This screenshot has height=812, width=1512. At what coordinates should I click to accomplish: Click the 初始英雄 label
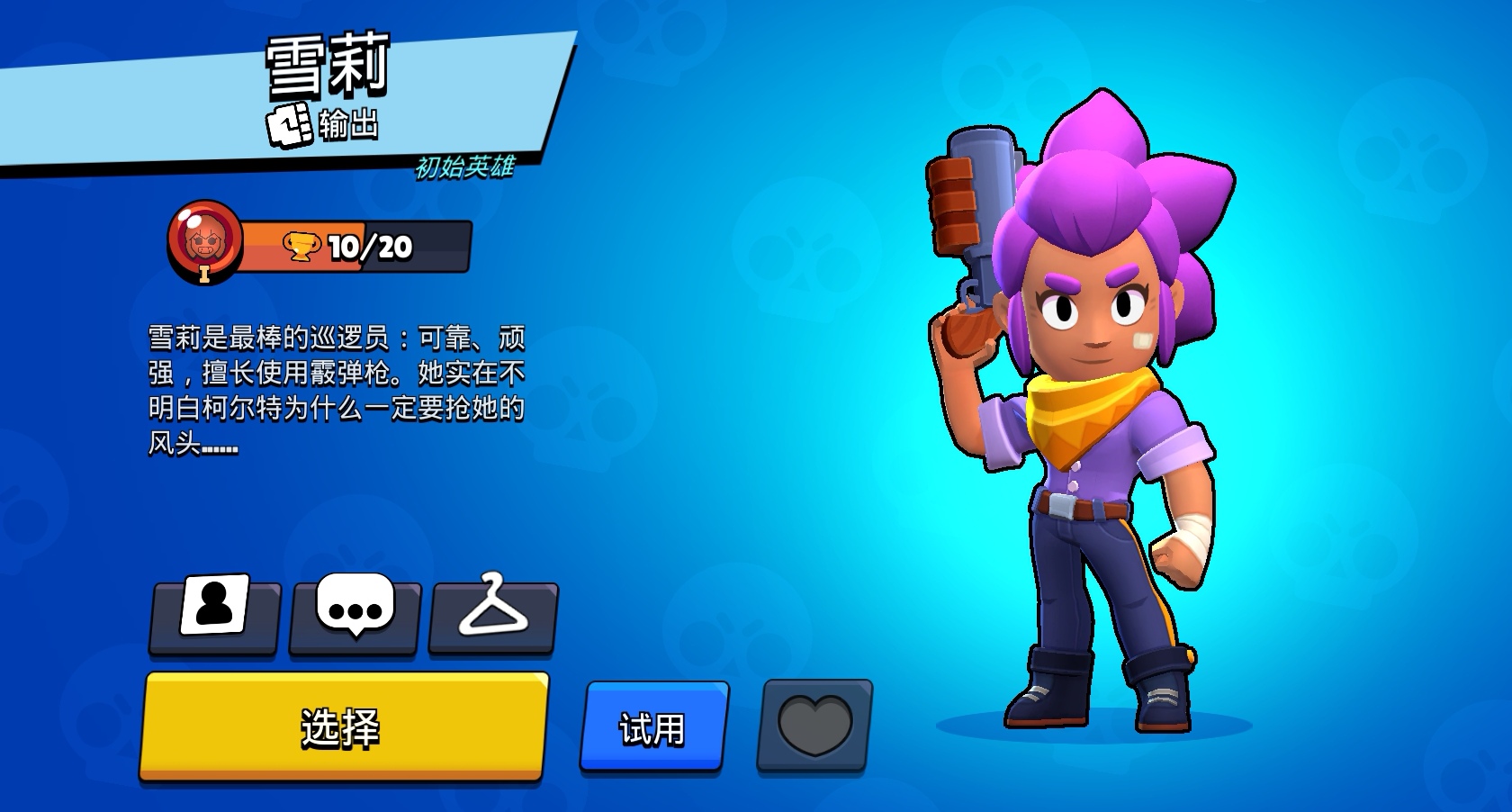(464, 165)
